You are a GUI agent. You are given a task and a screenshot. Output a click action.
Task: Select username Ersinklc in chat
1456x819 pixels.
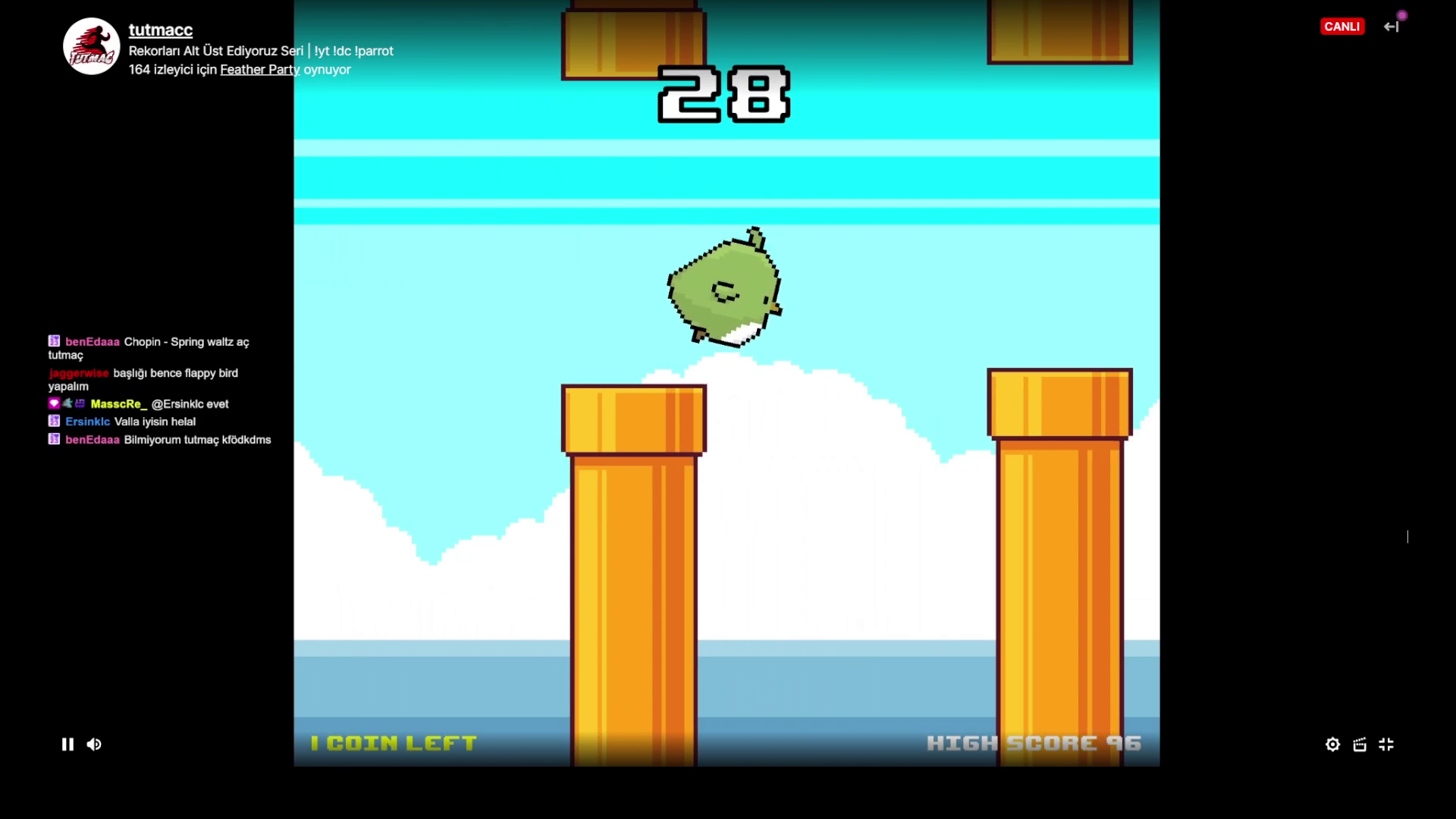point(86,421)
